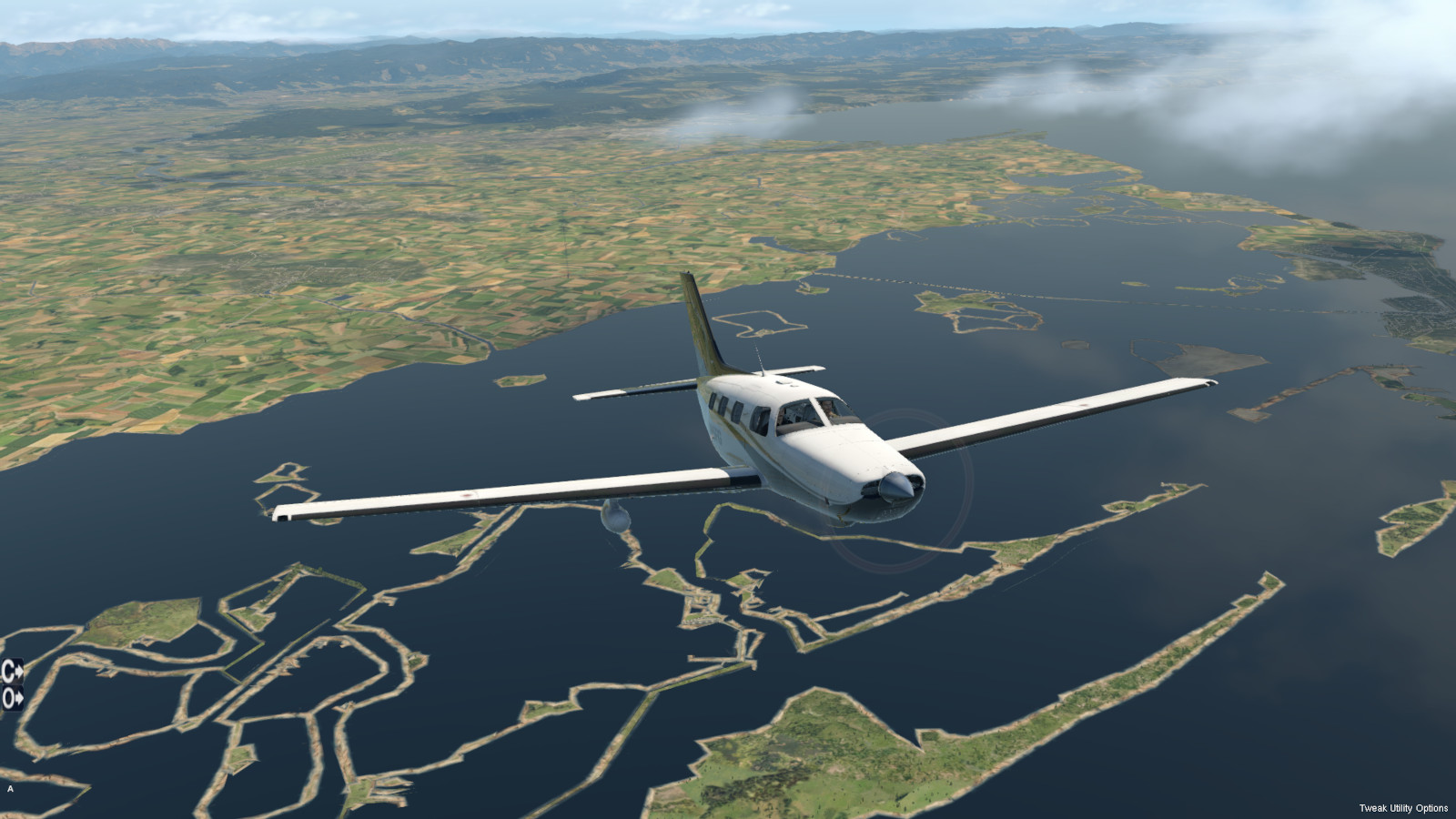The width and height of the screenshot is (1456, 819).
Task: Click the O arrow icon
Action: (12, 699)
